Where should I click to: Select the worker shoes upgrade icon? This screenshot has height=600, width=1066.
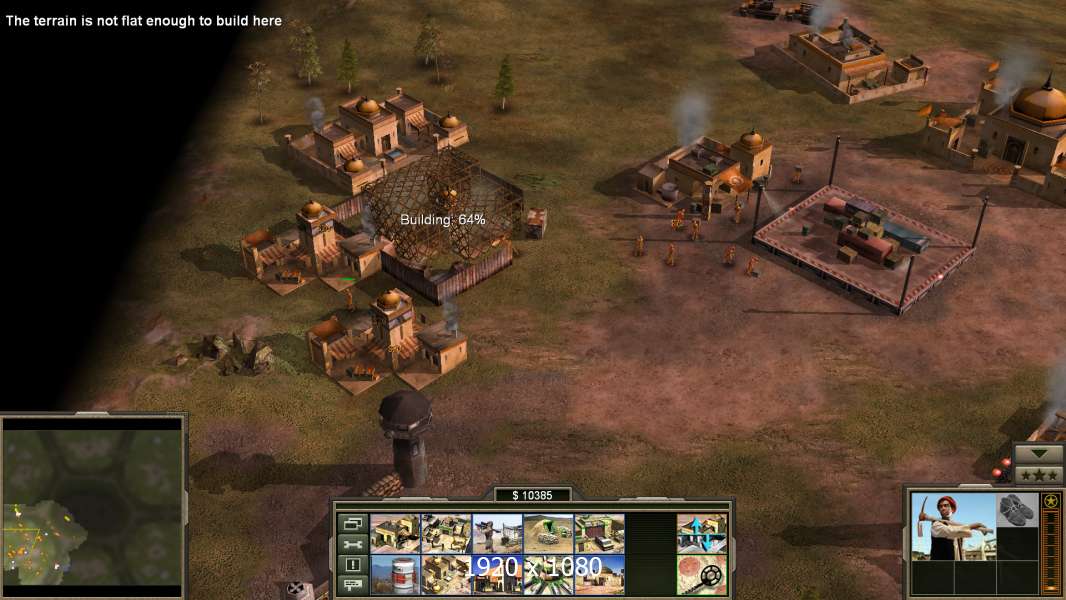[1018, 510]
